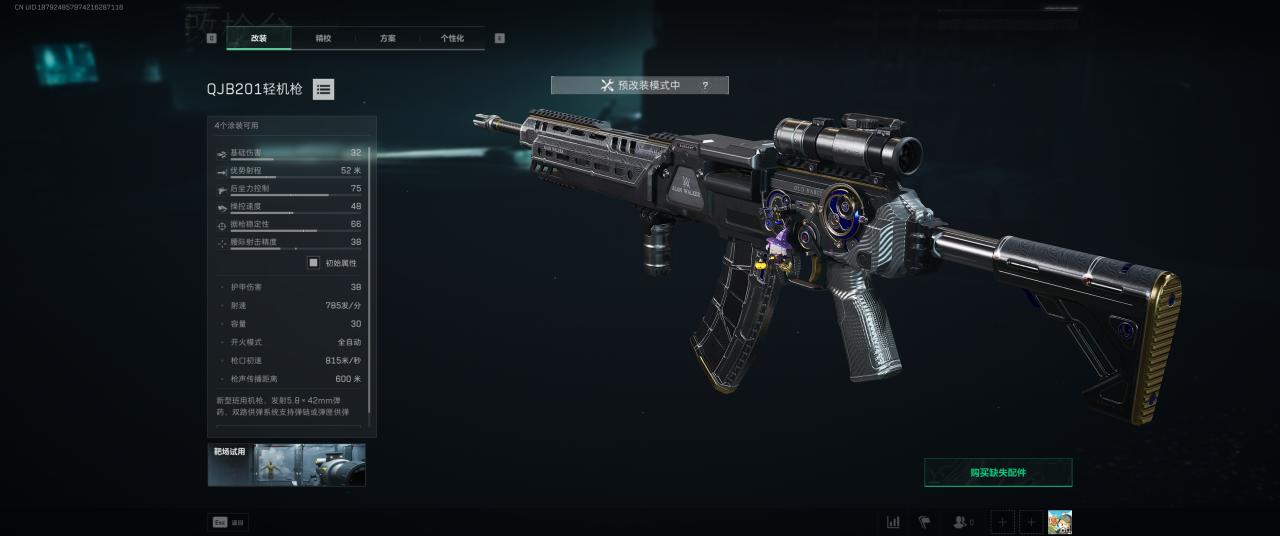This screenshot has width=1280, height=536.
Task: Select the 方案 tab
Action: pyautogui.click(x=388, y=38)
